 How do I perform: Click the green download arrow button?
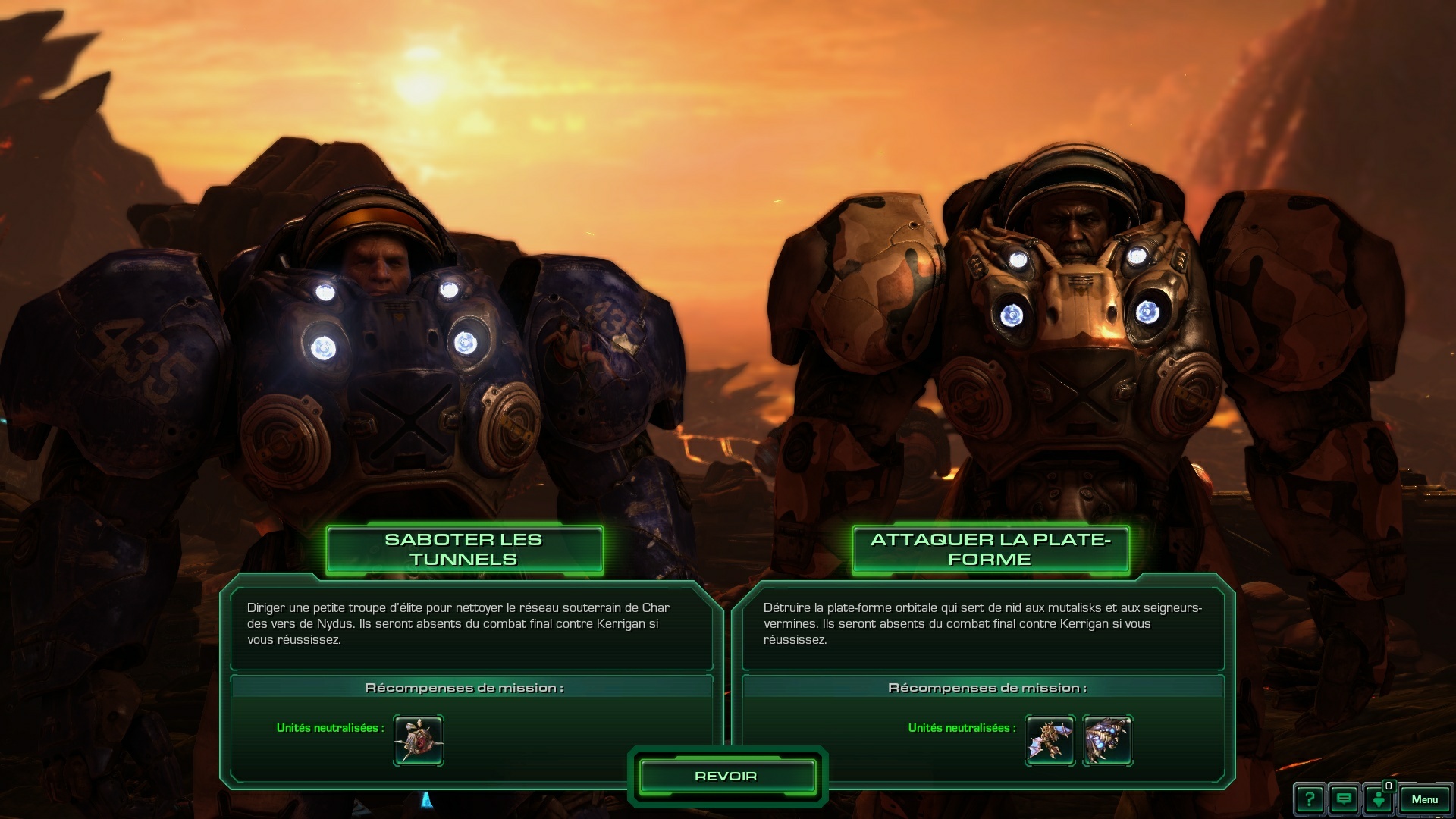point(1379,799)
